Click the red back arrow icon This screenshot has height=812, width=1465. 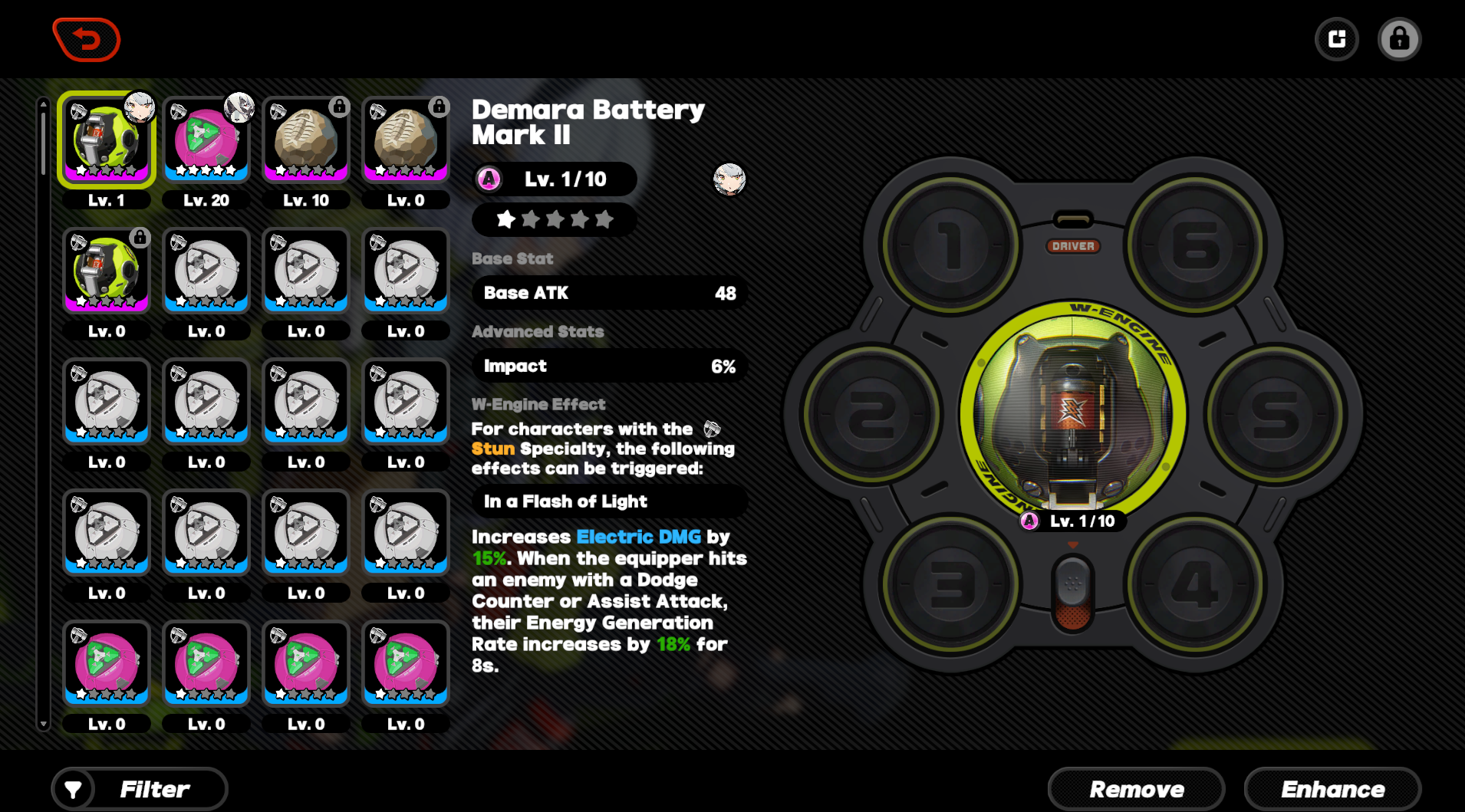86,38
